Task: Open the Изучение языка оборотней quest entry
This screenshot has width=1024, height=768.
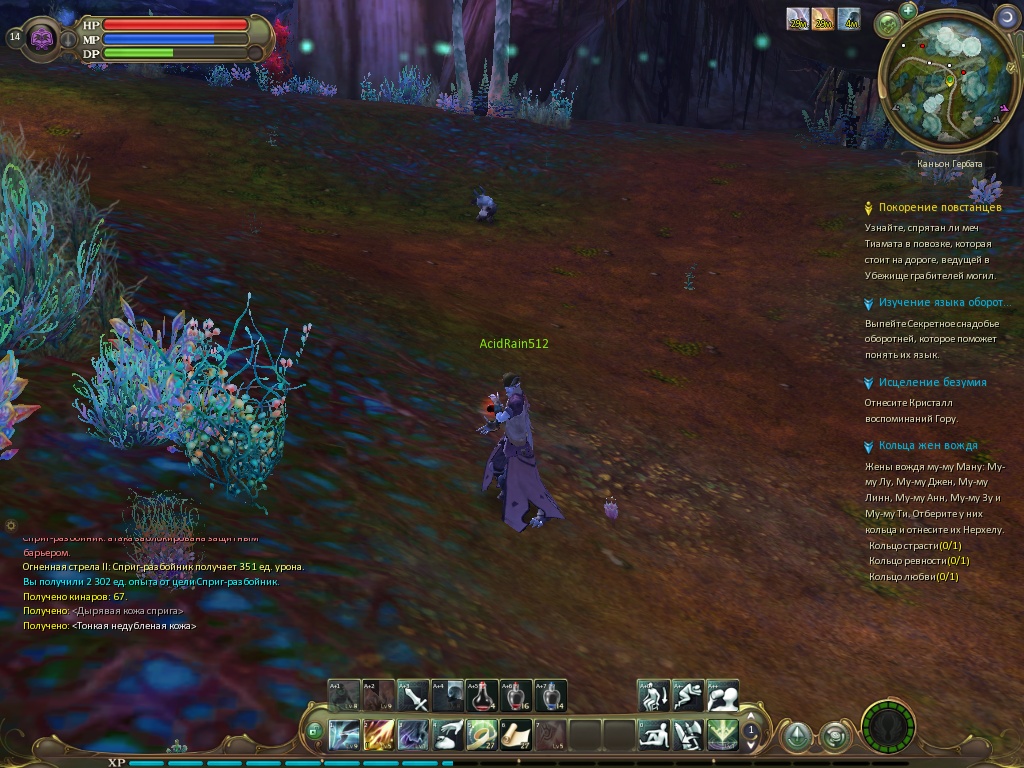Action: (x=939, y=303)
